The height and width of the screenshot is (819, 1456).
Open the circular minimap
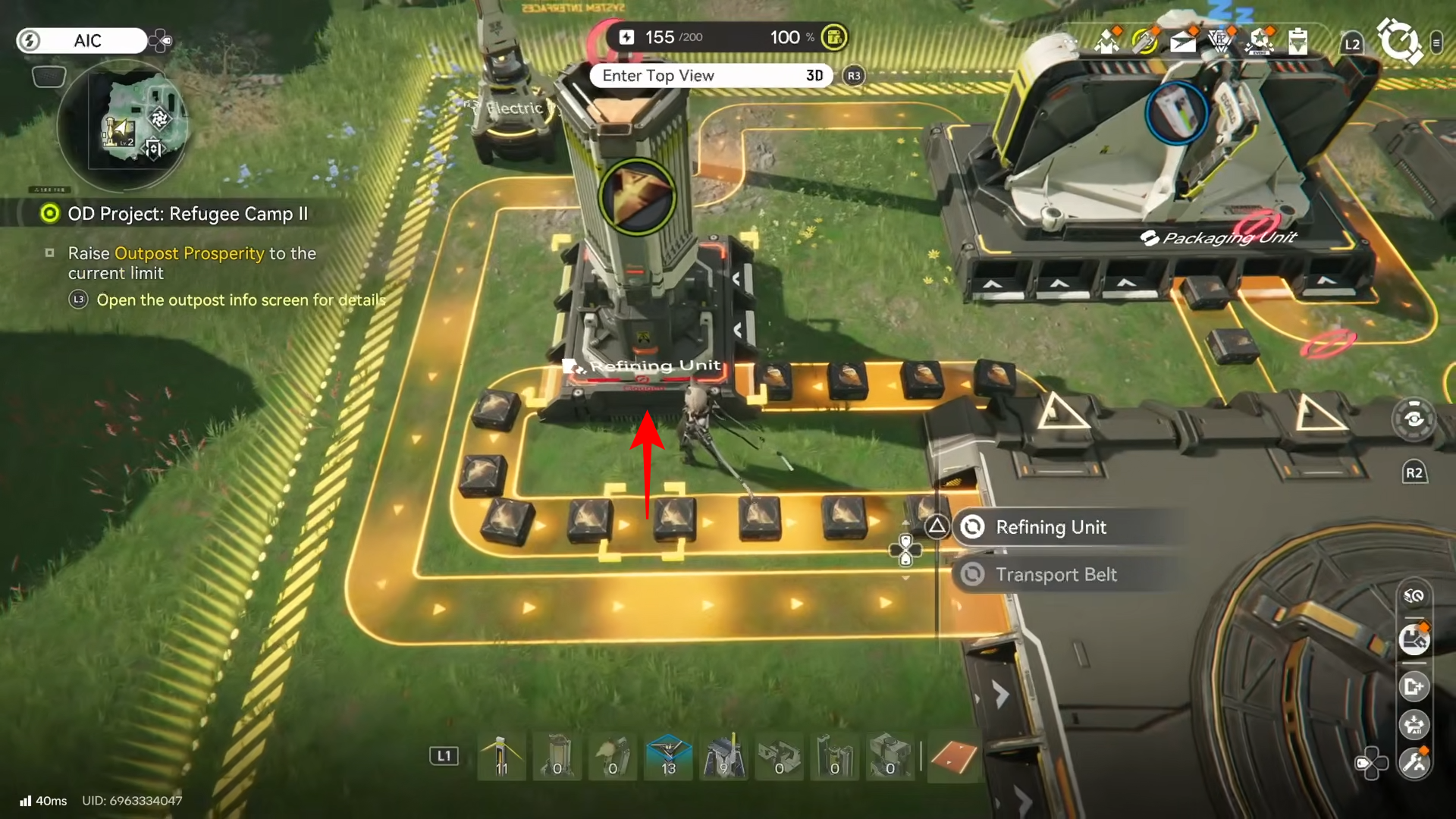pyautogui.click(x=123, y=123)
